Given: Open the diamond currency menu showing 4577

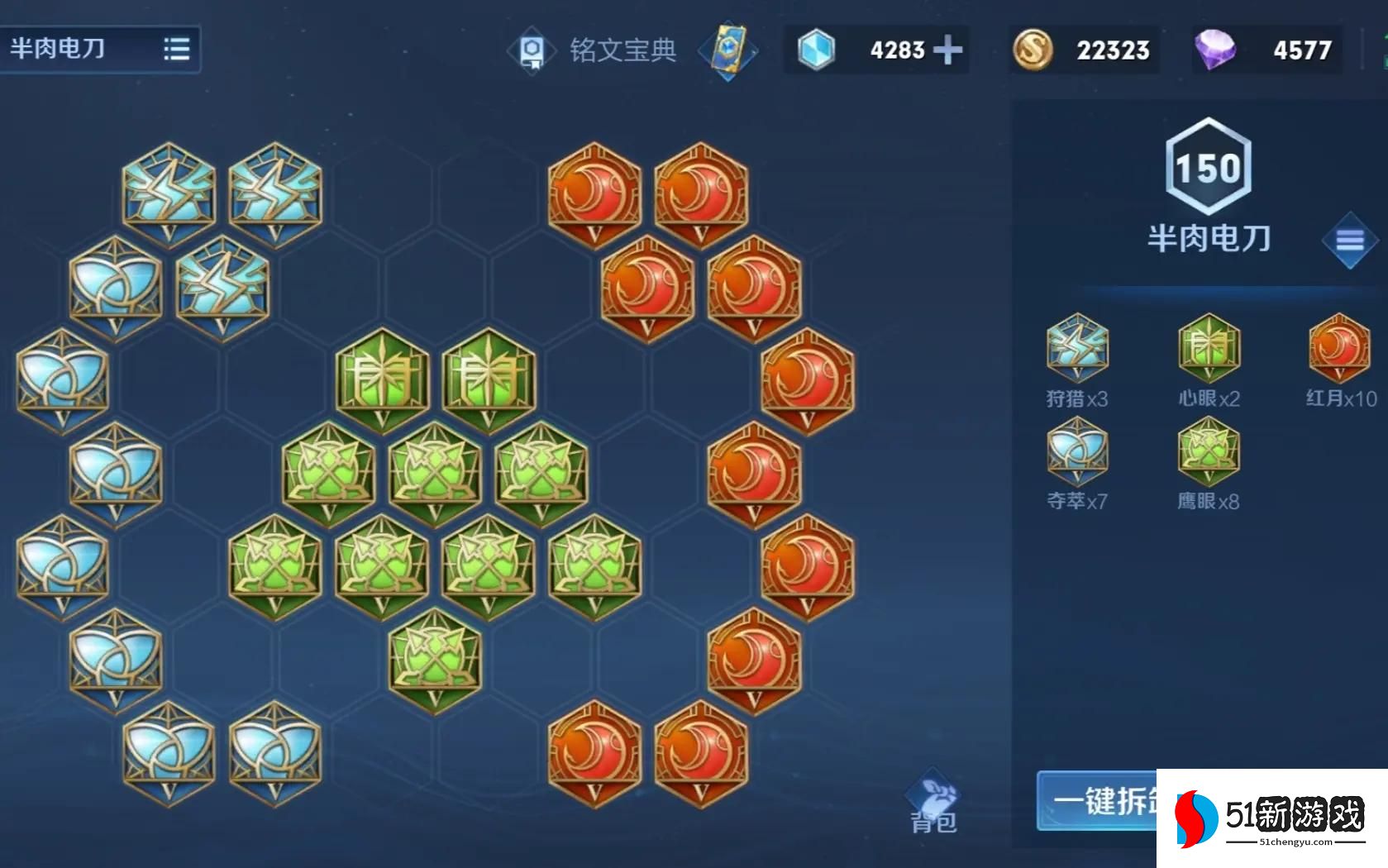Looking at the screenshot, I should click(1265, 48).
